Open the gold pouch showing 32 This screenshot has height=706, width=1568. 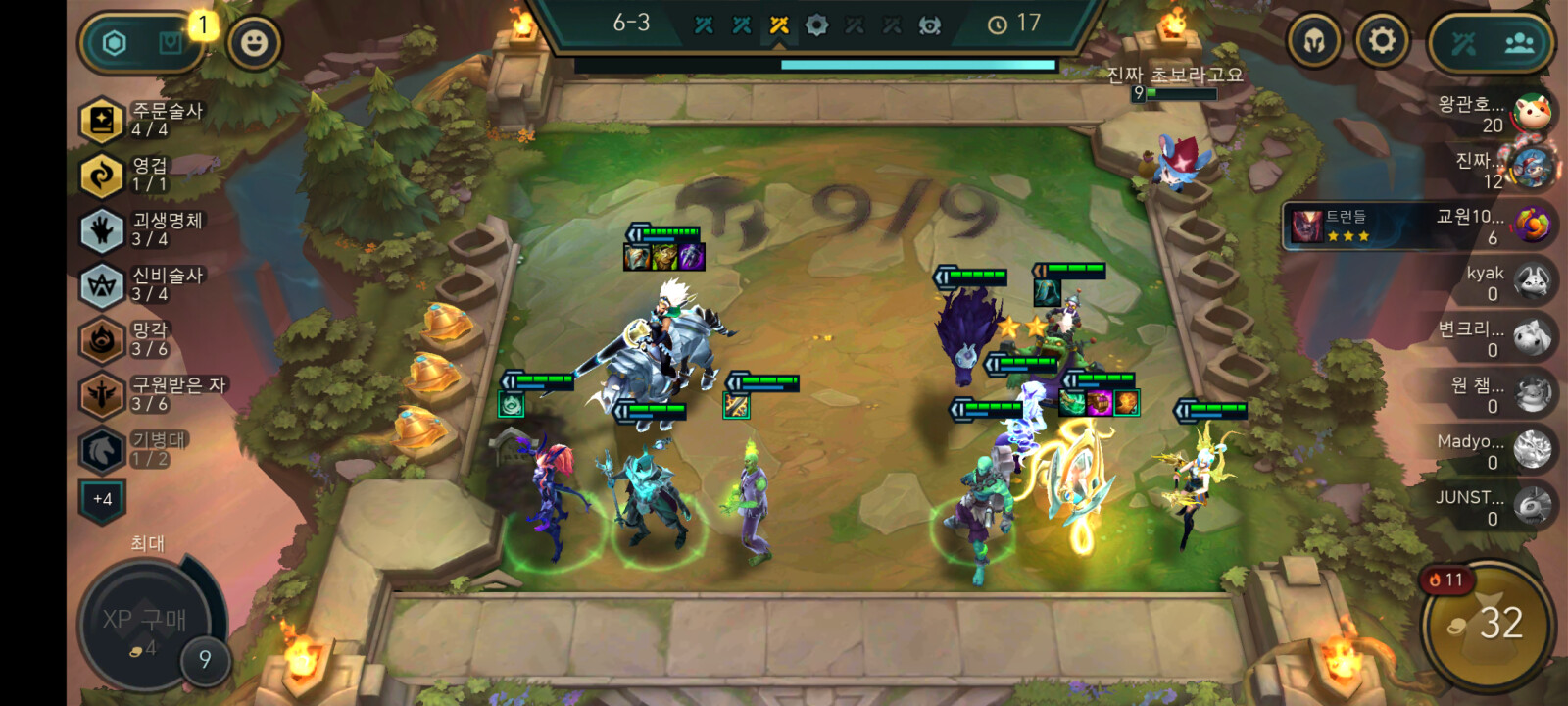(x=1488, y=624)
